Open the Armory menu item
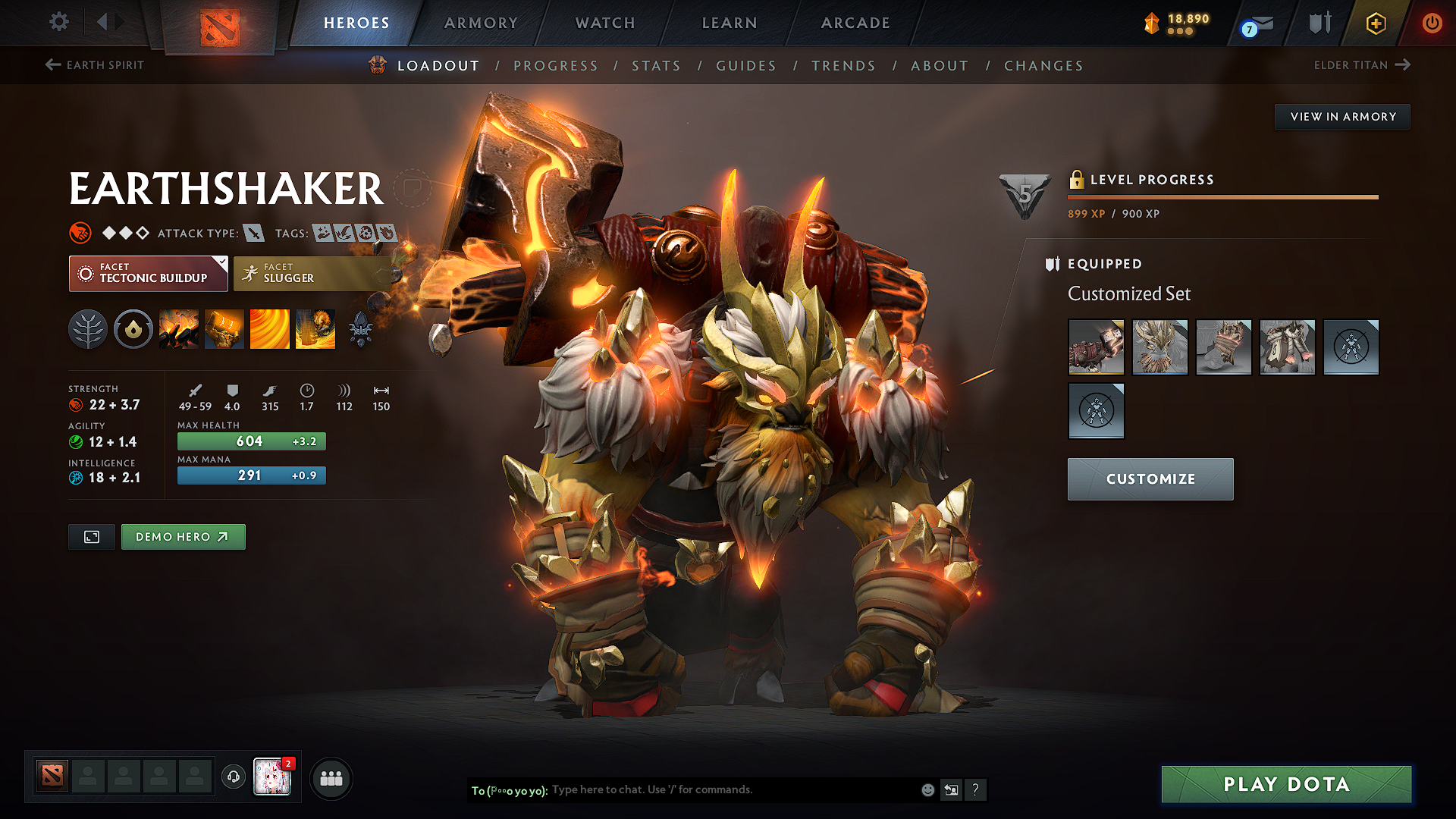 [481, 23]
